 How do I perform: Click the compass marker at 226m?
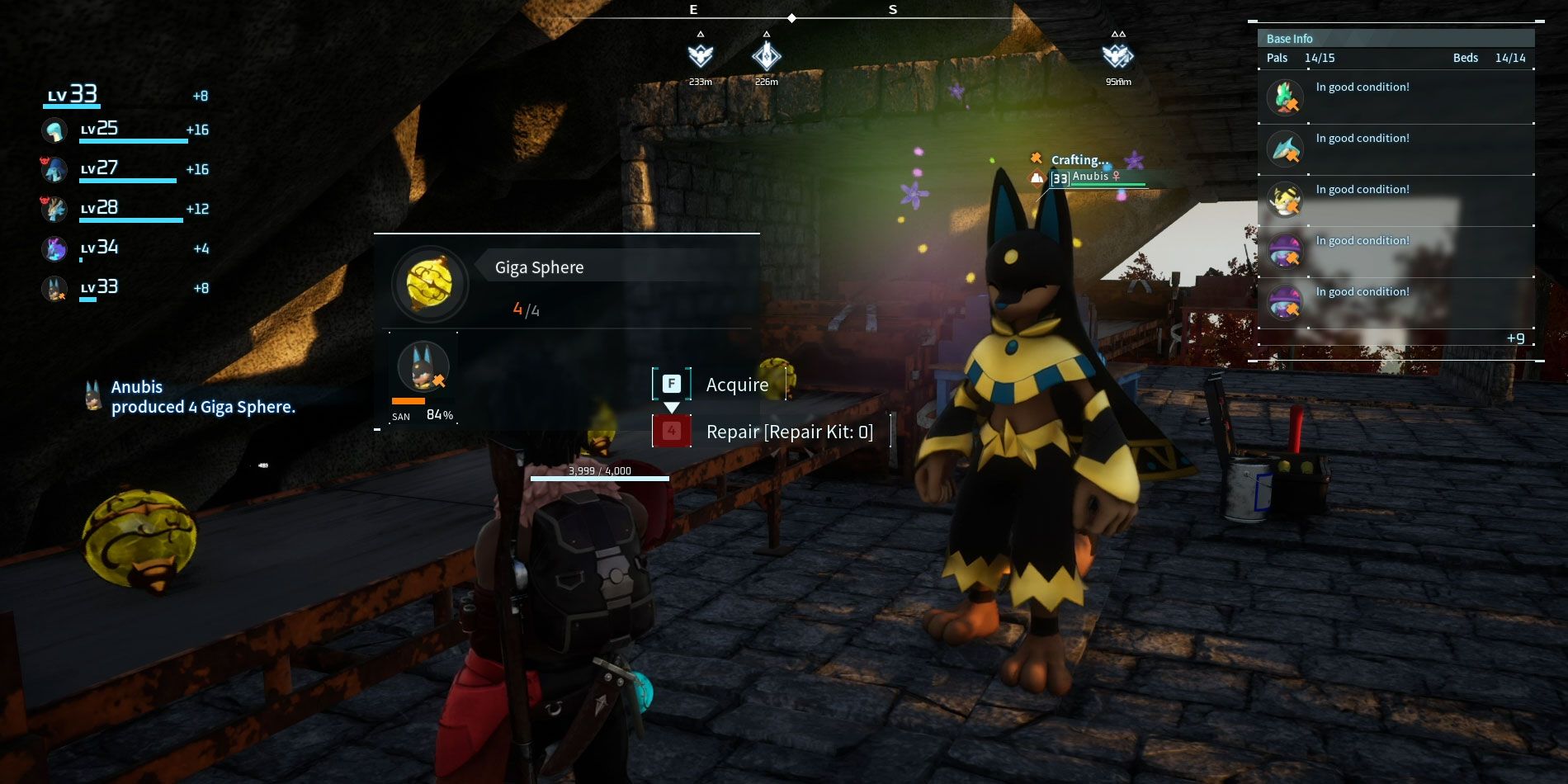766,56
